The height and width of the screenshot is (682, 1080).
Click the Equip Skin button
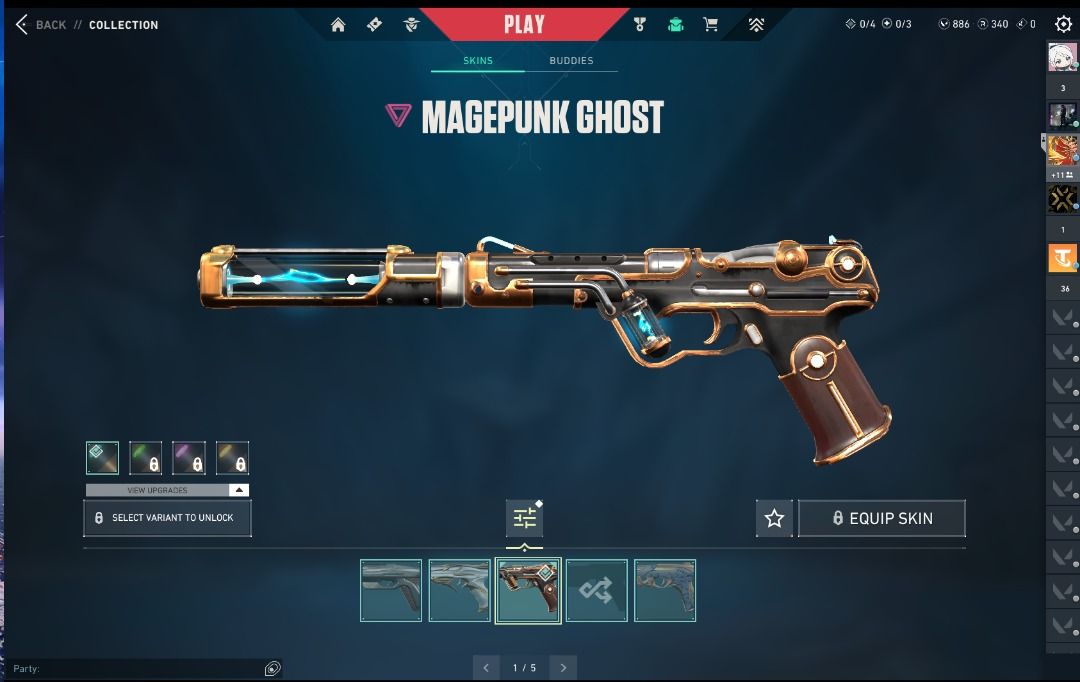point(882,518)
